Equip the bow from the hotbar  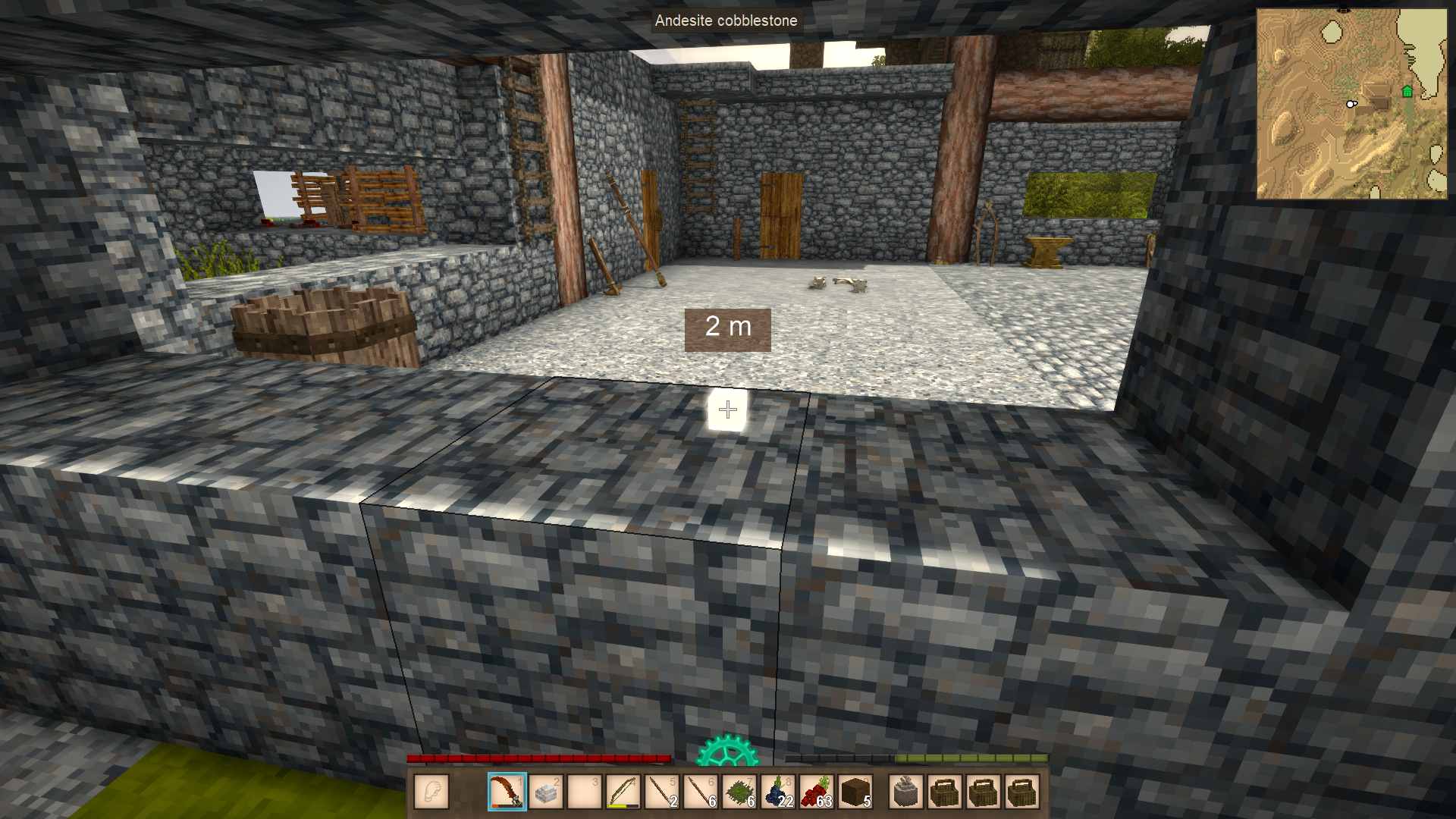pyautogui.click(x=623, y=792)
